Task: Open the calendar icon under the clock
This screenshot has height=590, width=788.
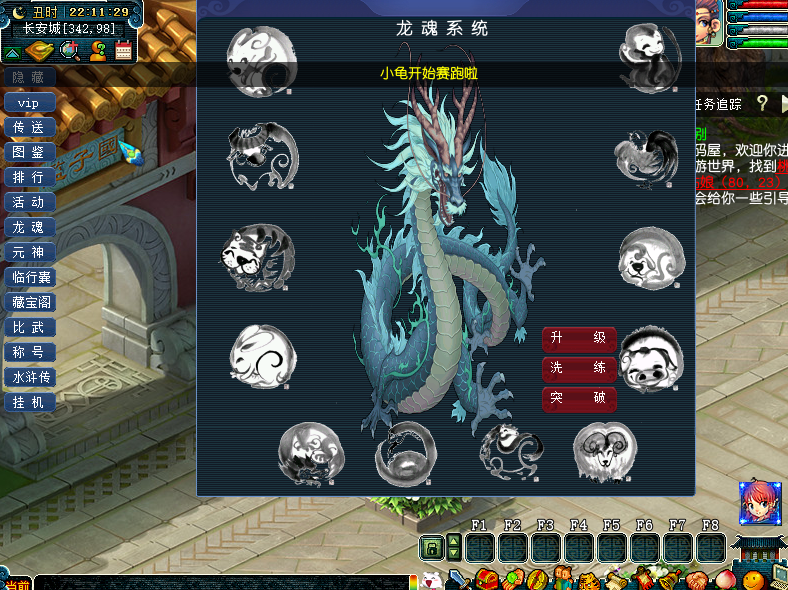Action: click(124, 51)
